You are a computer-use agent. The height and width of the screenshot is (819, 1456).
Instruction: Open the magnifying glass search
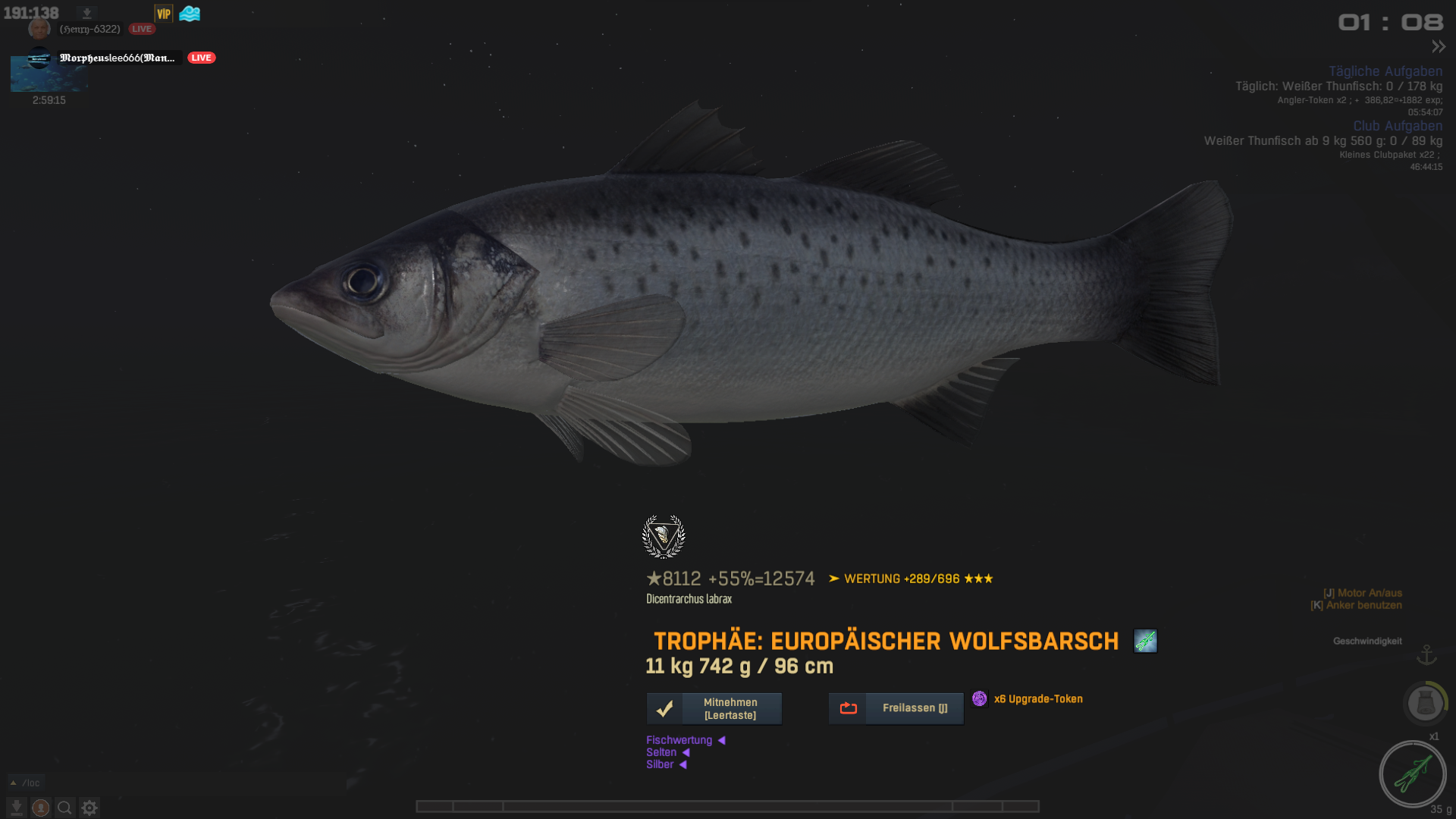[x=65, y=808]
